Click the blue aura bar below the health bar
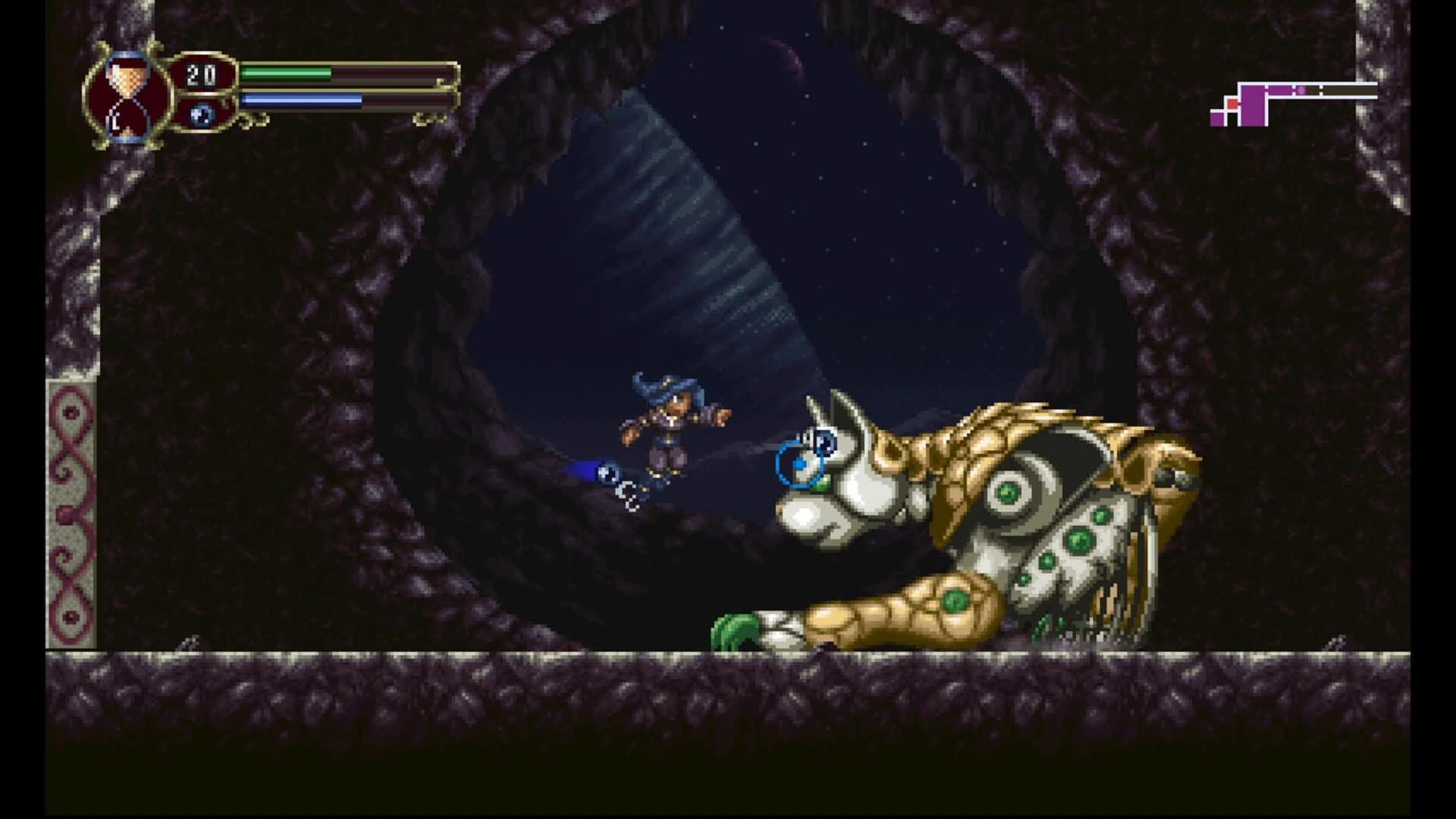 (x=300, y=99)
